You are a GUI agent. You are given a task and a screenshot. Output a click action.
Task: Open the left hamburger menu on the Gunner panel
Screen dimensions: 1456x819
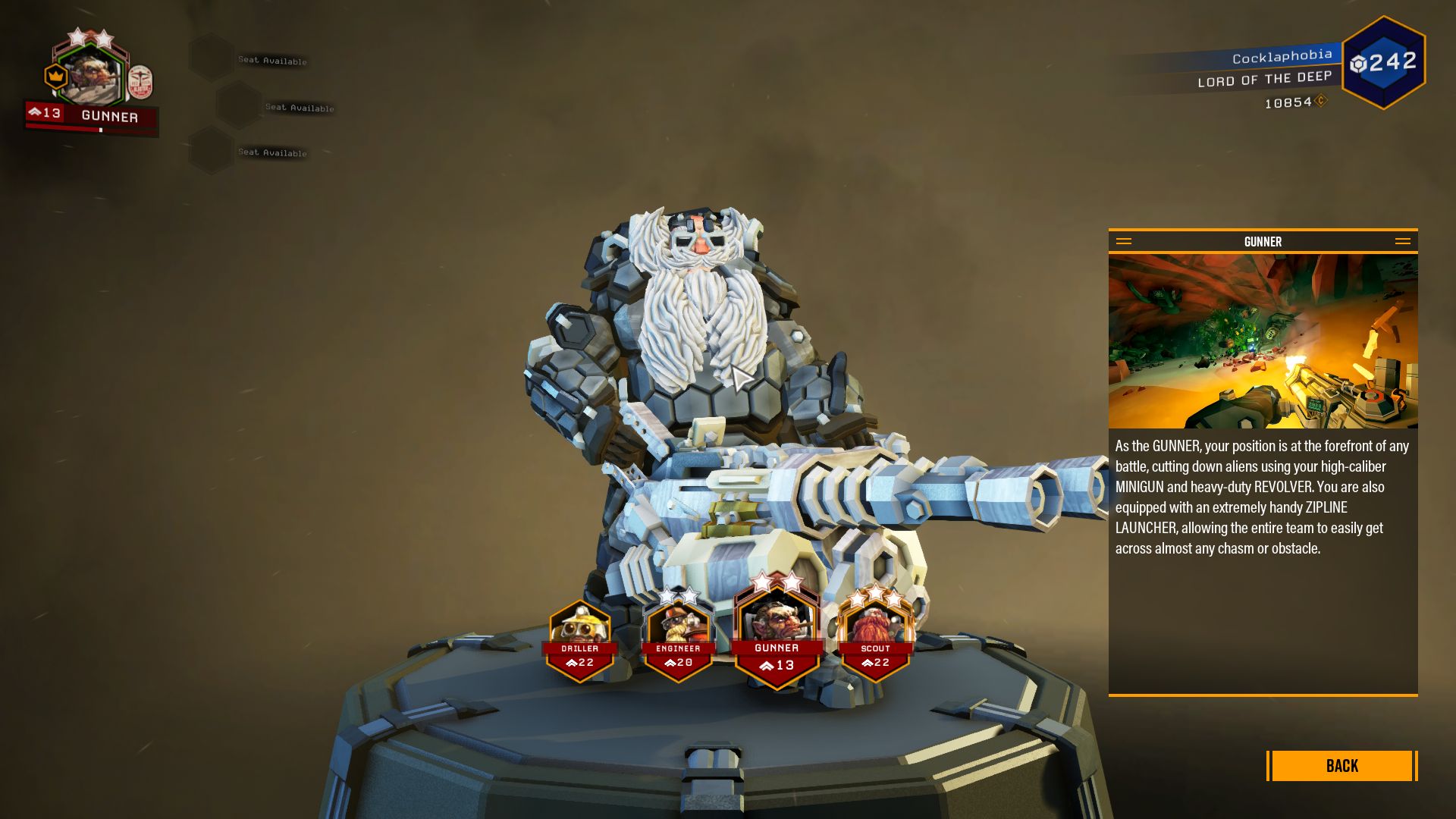[x=1123, y=241]
